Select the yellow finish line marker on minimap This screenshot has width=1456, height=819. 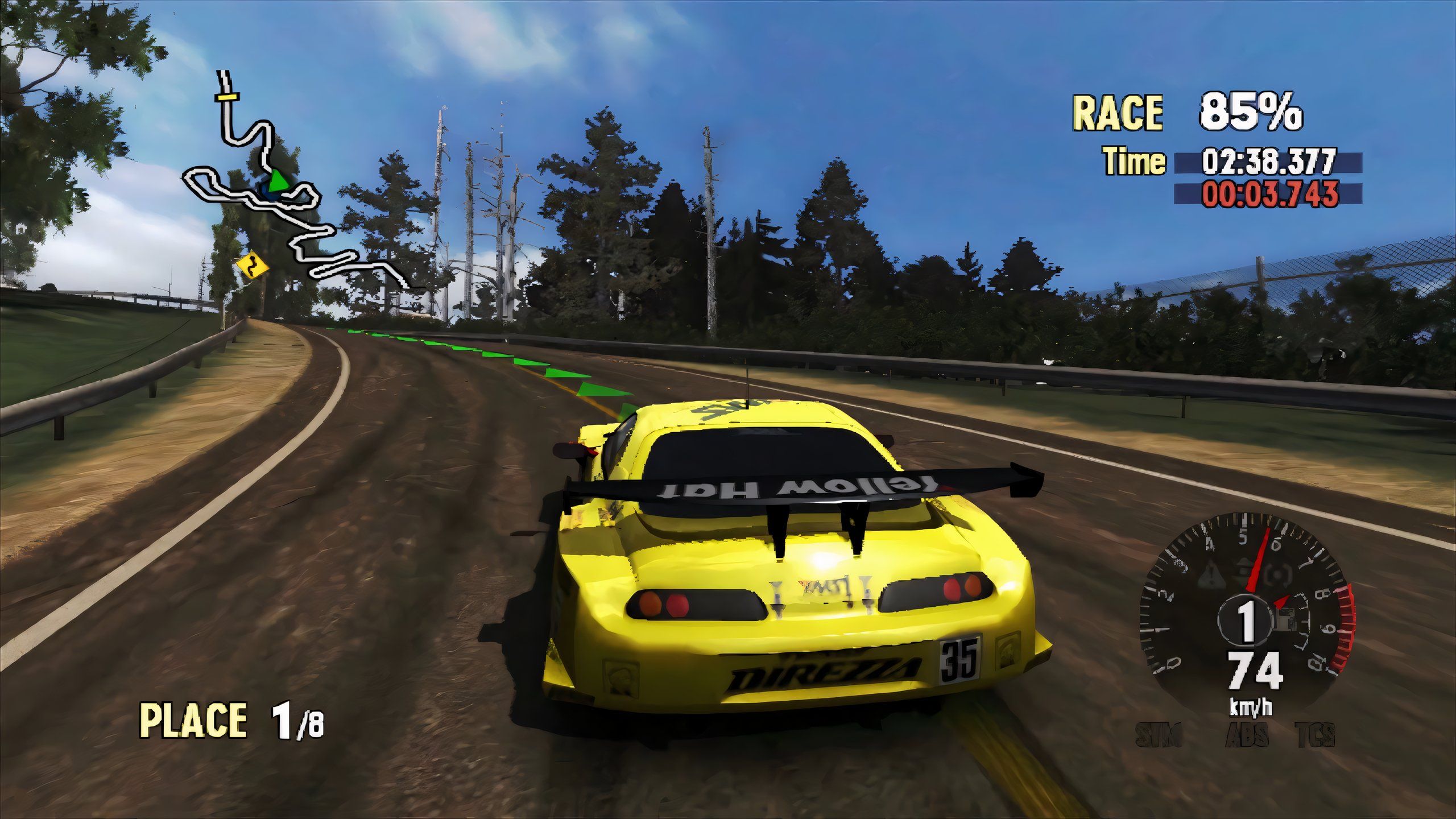pos(227,98)
